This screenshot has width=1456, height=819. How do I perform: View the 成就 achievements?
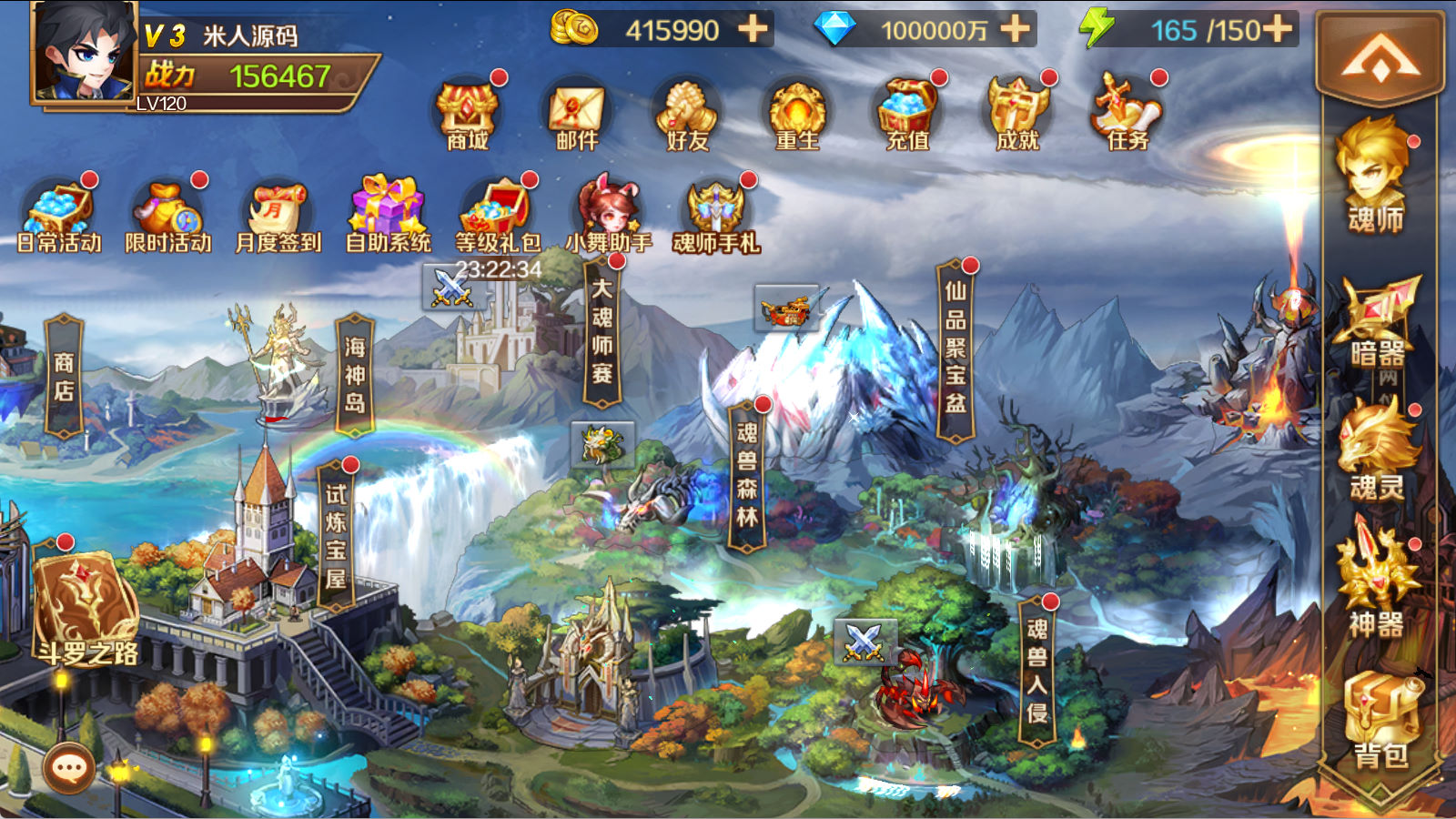(x=1017, y=114)
